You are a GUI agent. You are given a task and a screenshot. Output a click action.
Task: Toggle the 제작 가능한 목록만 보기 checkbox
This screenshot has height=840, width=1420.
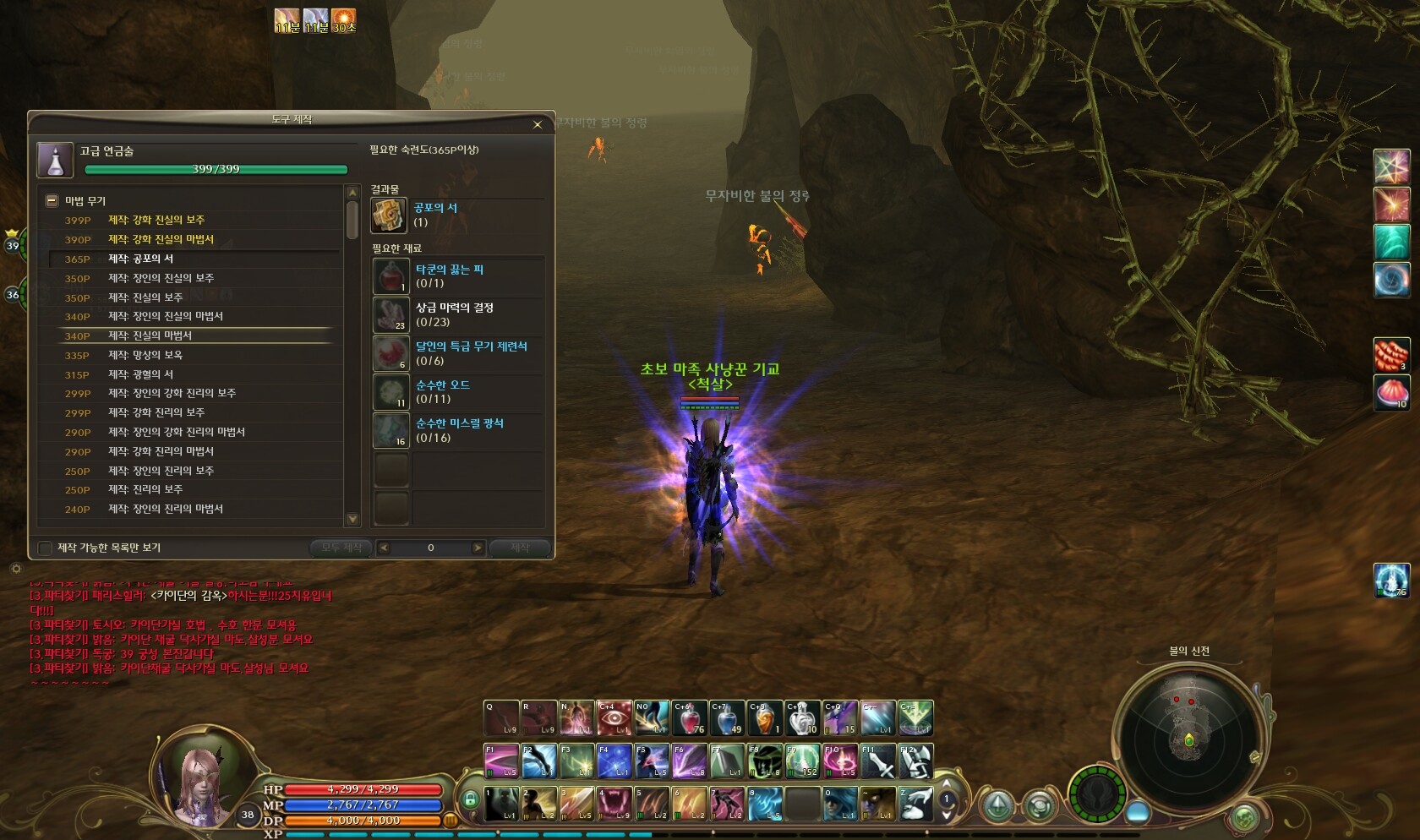click(46, 548)
